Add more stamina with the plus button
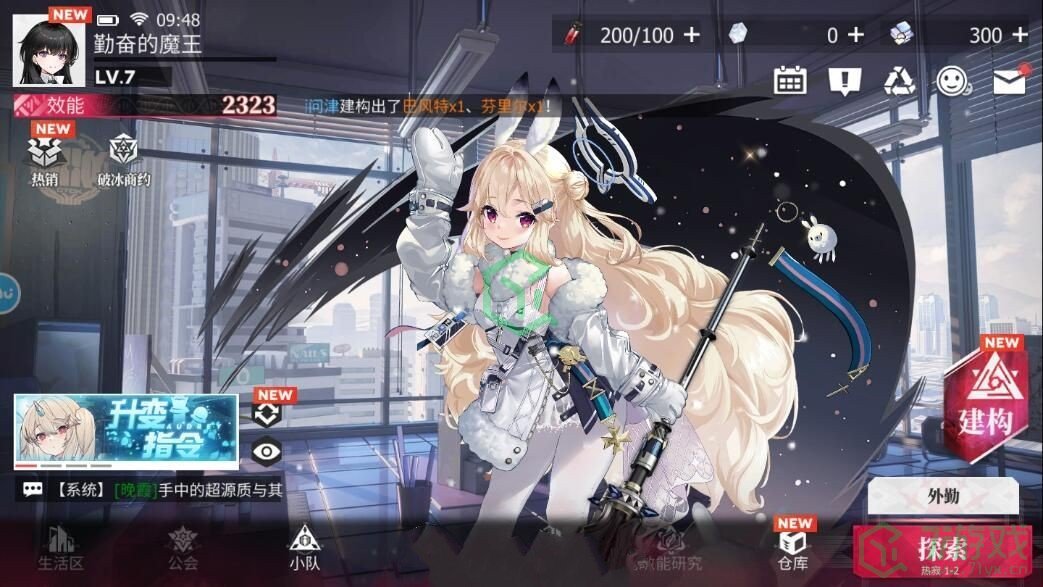The width and height of the screenshot is (1043, 587). click(692, 35)
